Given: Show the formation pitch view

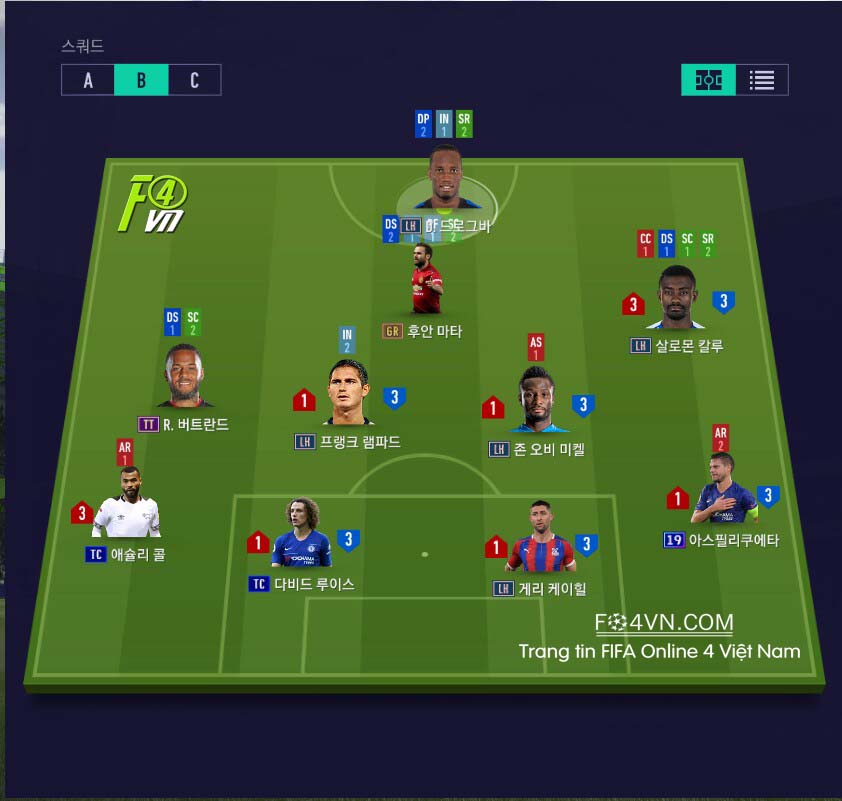Looking at the screenshot, I should (709, 80).
